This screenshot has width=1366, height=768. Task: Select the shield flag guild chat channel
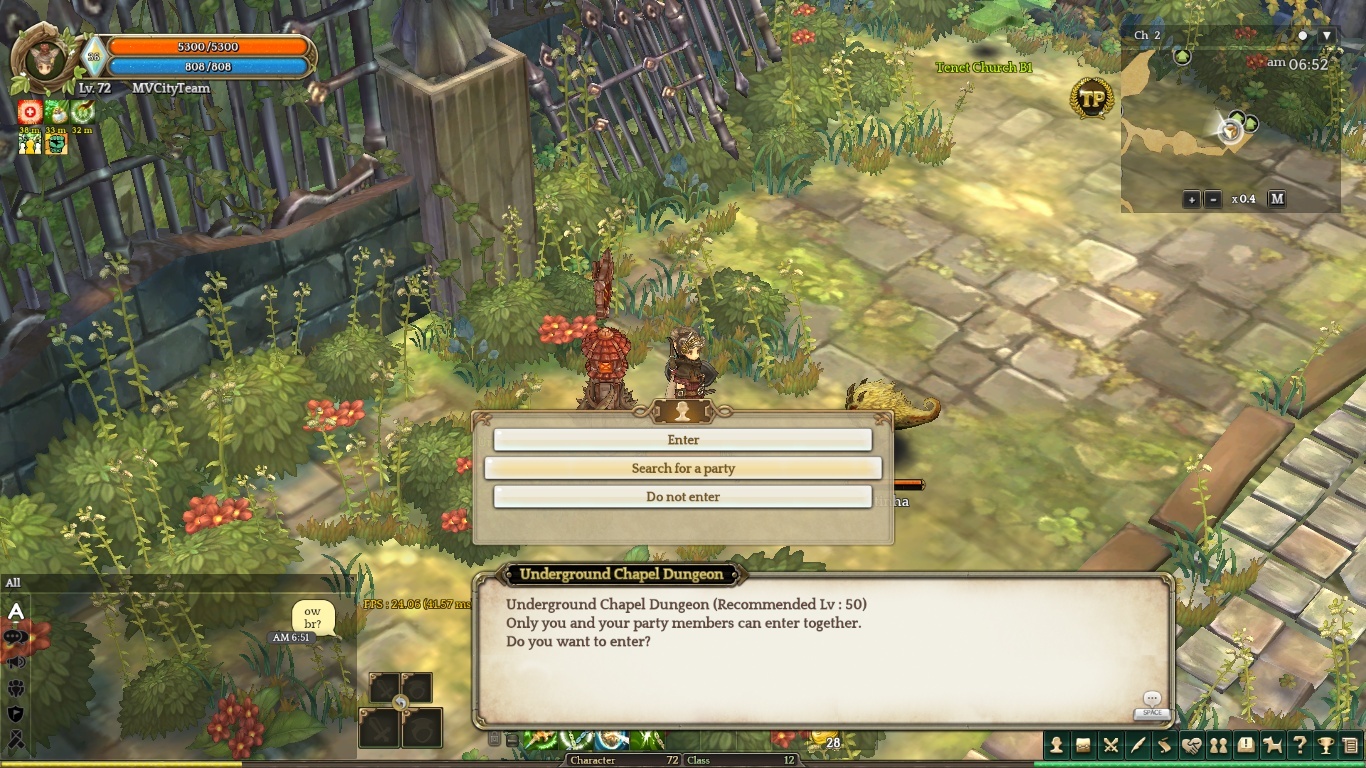pyautogui.click(x=15, y=713)
